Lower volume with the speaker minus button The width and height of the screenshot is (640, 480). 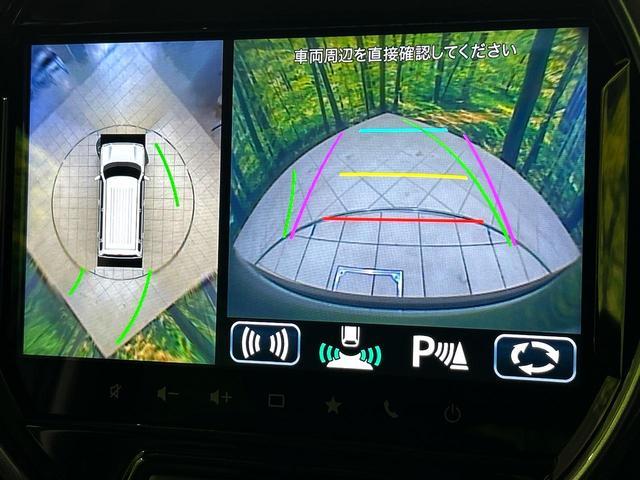click(x=167, y=395)
